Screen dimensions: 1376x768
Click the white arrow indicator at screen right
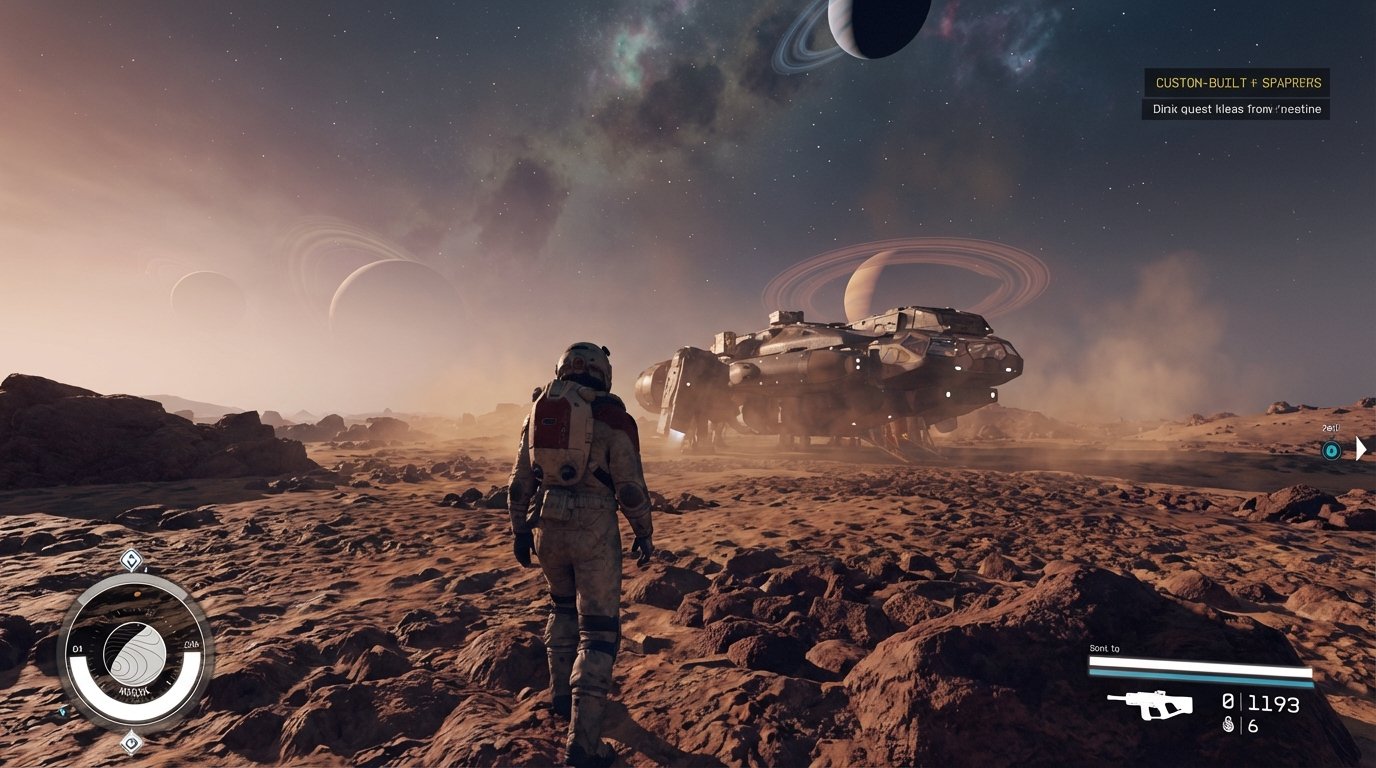coord(1360,448)
